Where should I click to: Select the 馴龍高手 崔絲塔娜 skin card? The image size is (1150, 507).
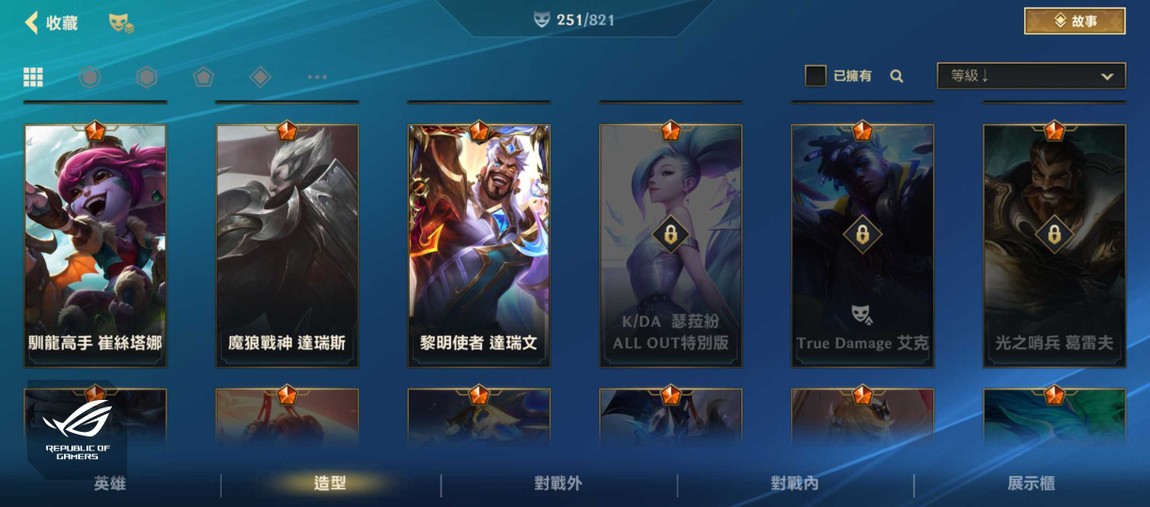(95, 245)
